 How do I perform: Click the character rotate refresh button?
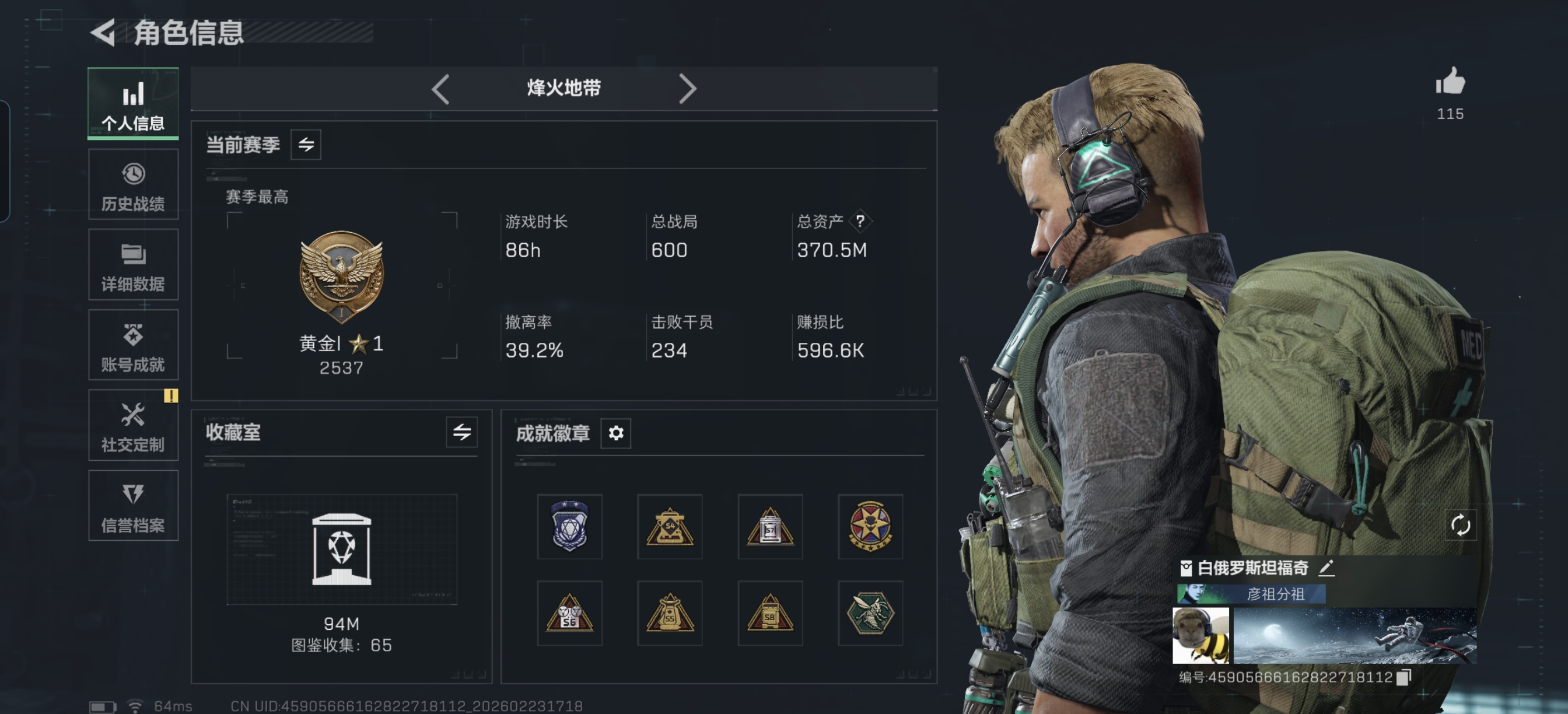click(x=1459, y=524)
